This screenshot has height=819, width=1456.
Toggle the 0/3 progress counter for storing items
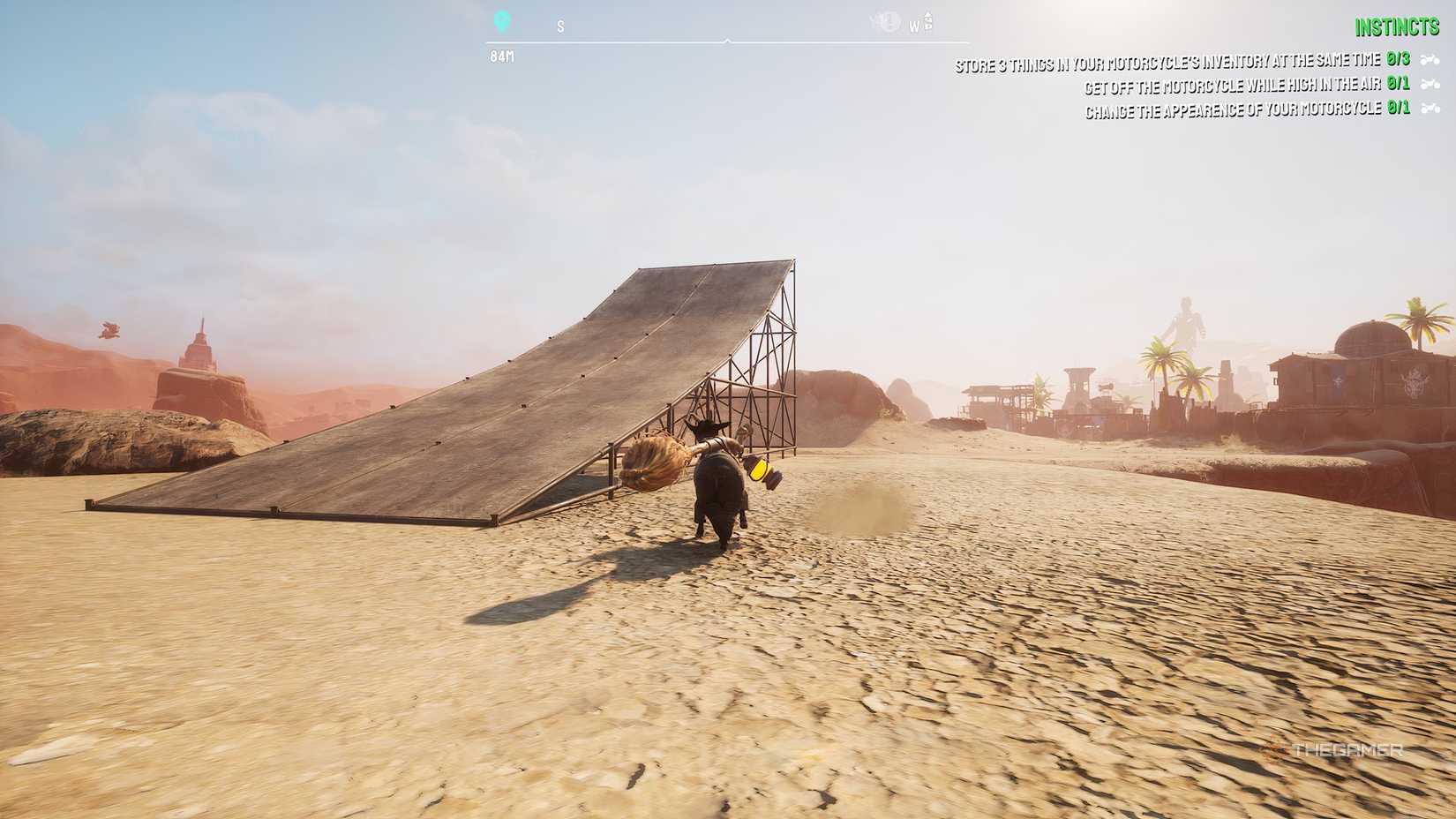click(1397, 64)
